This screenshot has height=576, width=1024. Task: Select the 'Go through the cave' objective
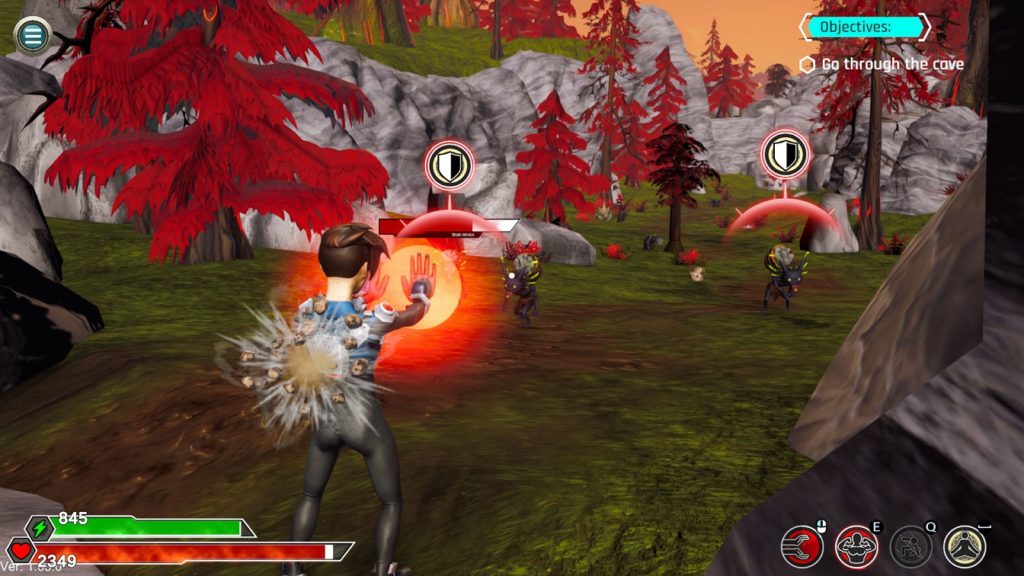(884, 64)
